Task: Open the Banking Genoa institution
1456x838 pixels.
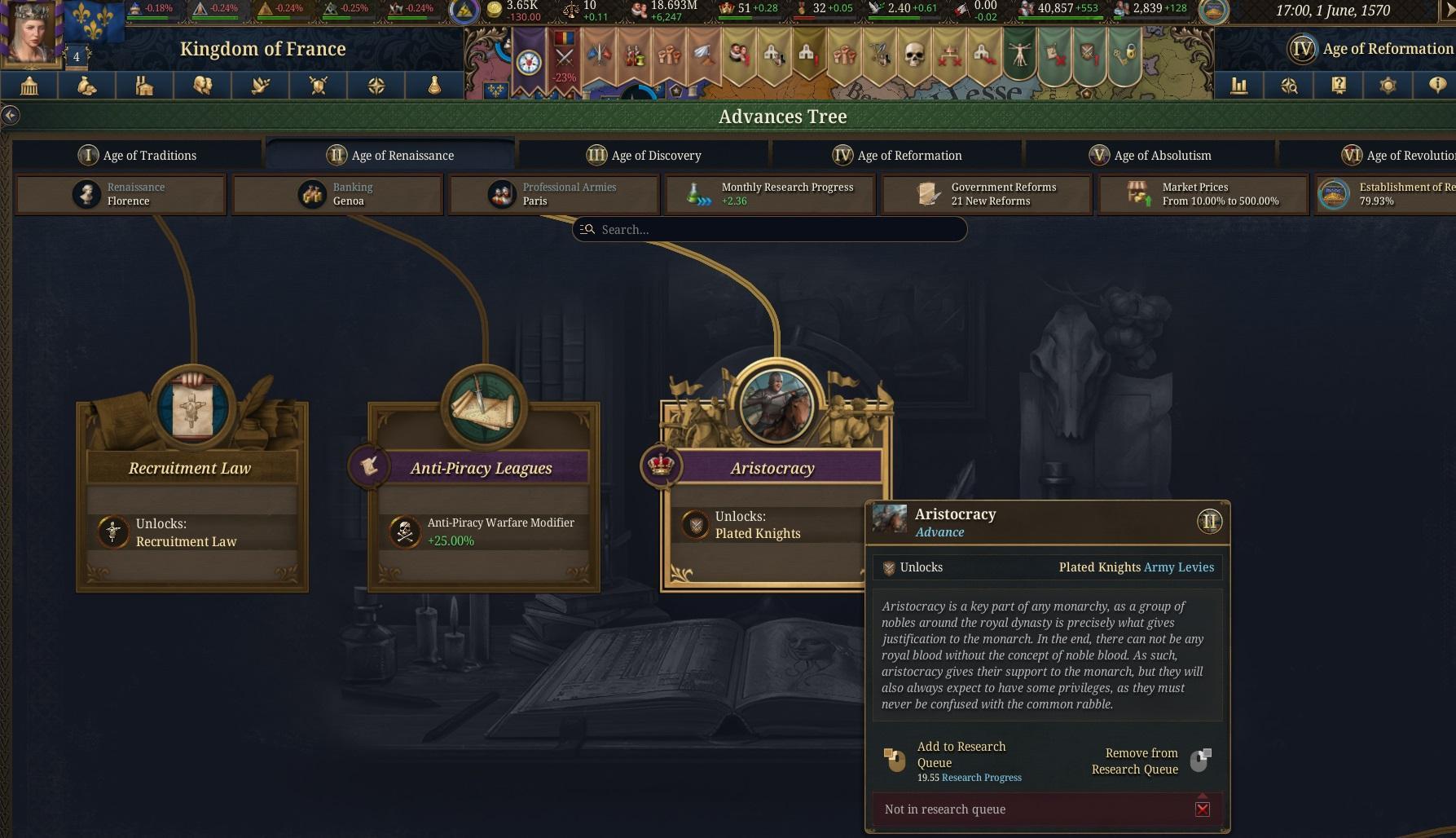Action: point(337,194)
